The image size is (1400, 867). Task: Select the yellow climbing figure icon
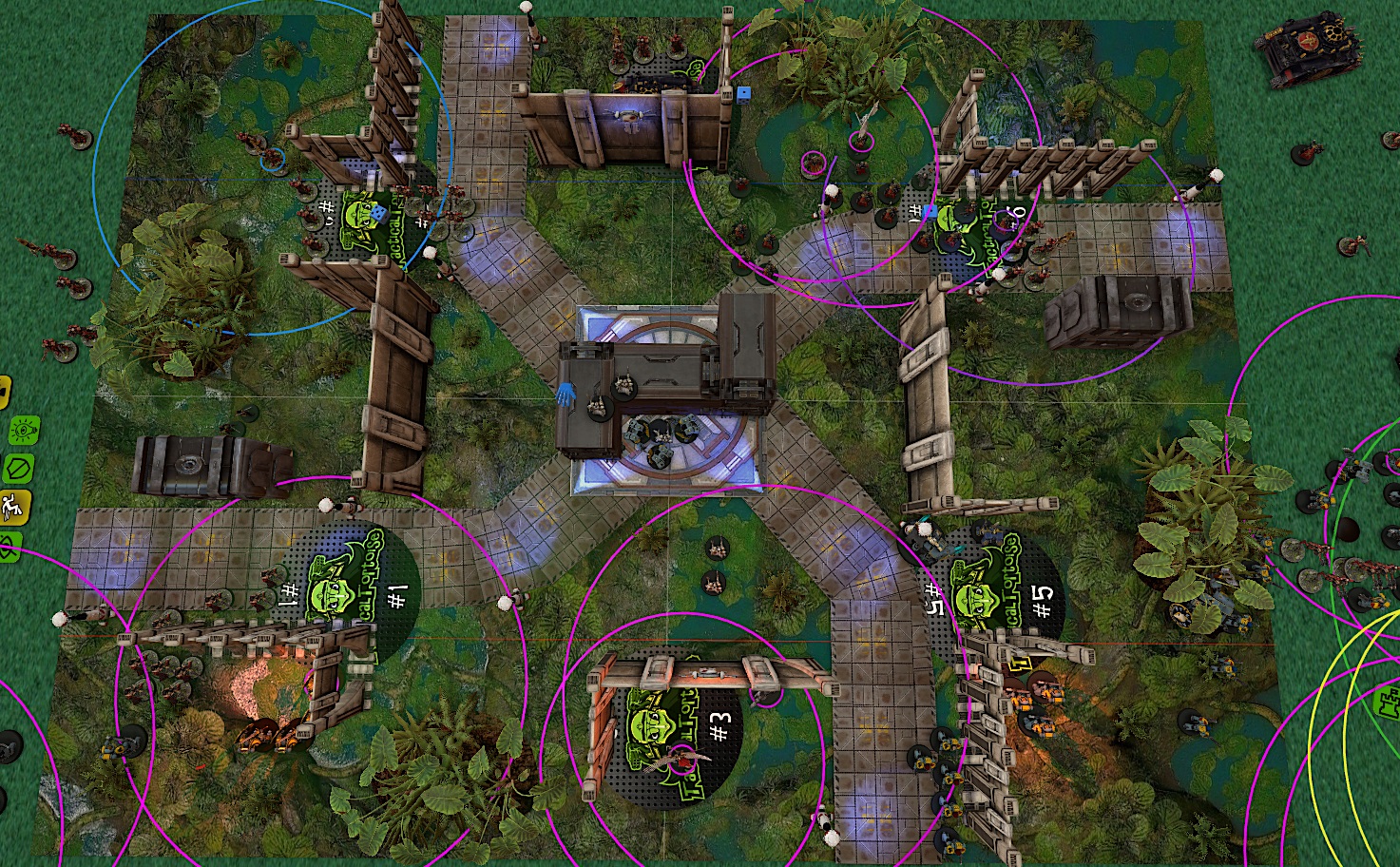(x=14, y=506)
